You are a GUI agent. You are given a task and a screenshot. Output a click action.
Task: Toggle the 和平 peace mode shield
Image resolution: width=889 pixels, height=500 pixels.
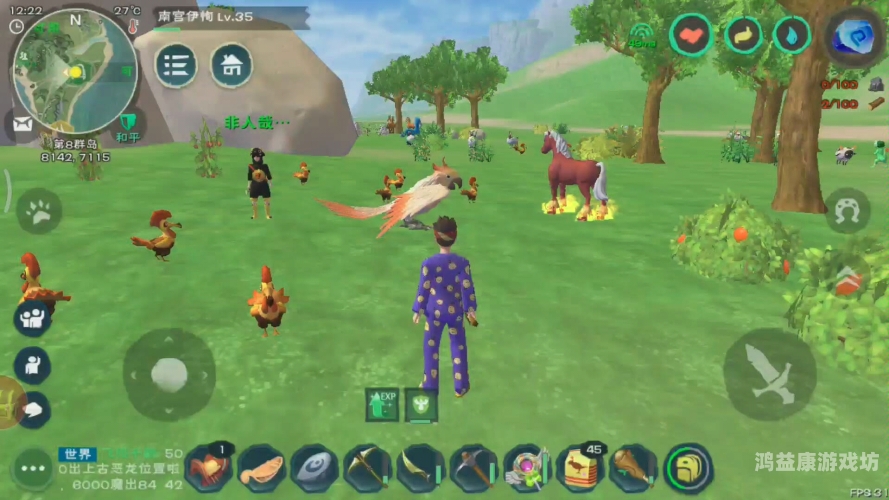[127, 124]
